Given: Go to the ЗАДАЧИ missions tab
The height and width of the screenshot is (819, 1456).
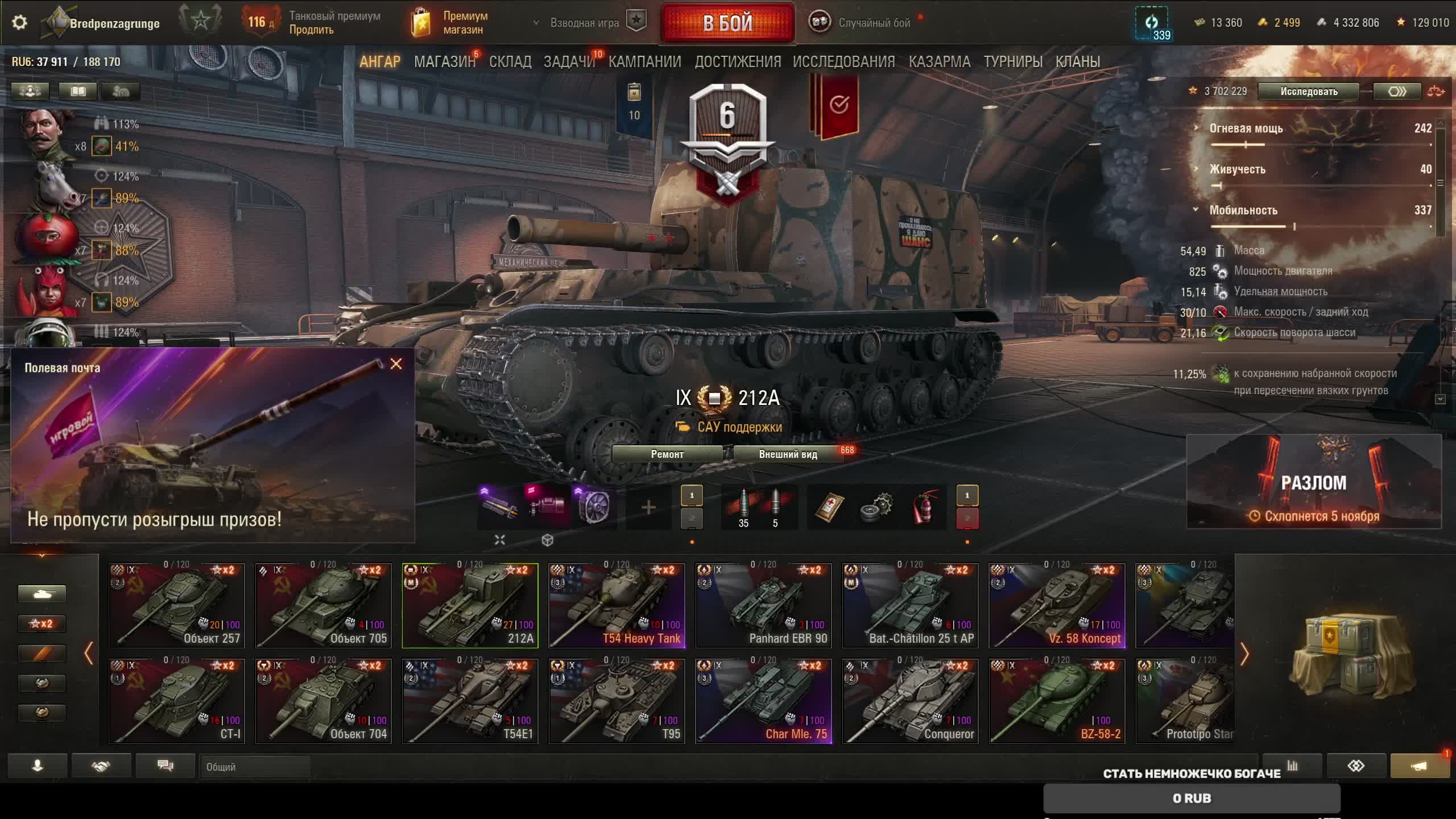Looking at the screenshot, I should 569,61.
